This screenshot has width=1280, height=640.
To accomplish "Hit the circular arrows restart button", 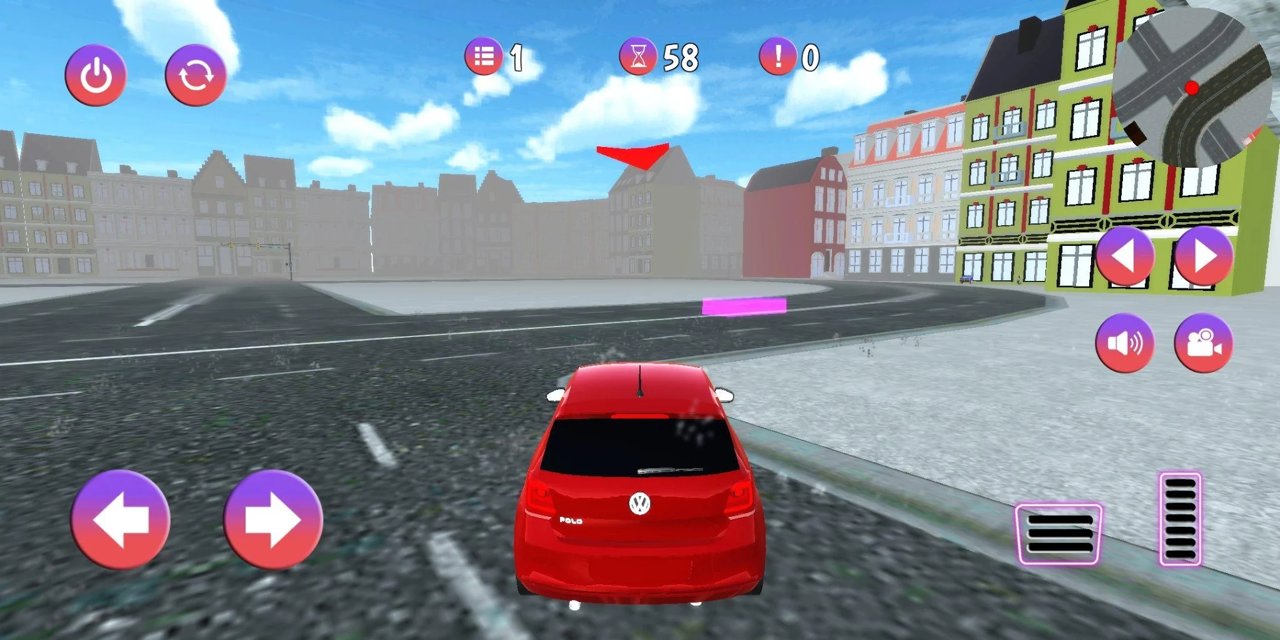I will tap(196, 76).
